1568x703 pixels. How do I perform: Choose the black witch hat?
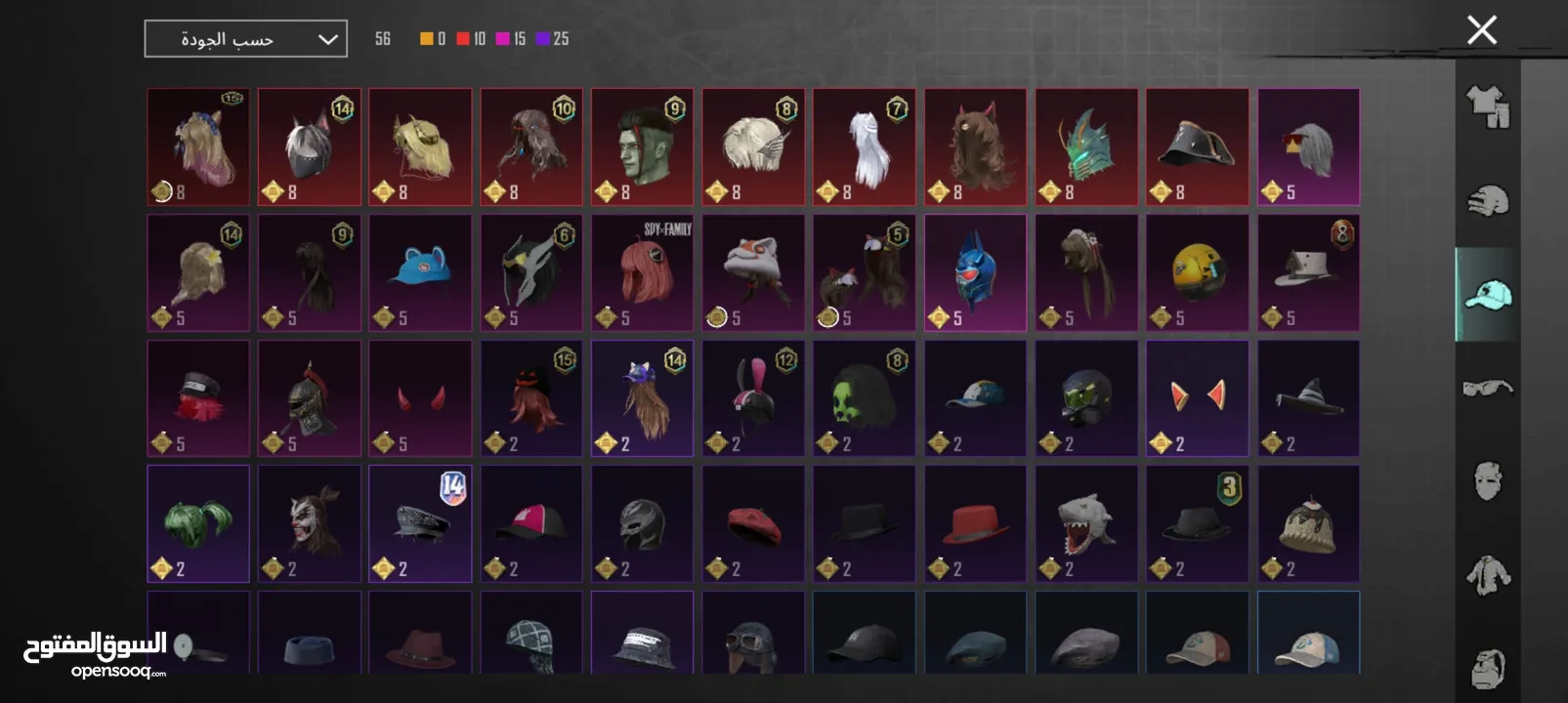point(1308,397)
